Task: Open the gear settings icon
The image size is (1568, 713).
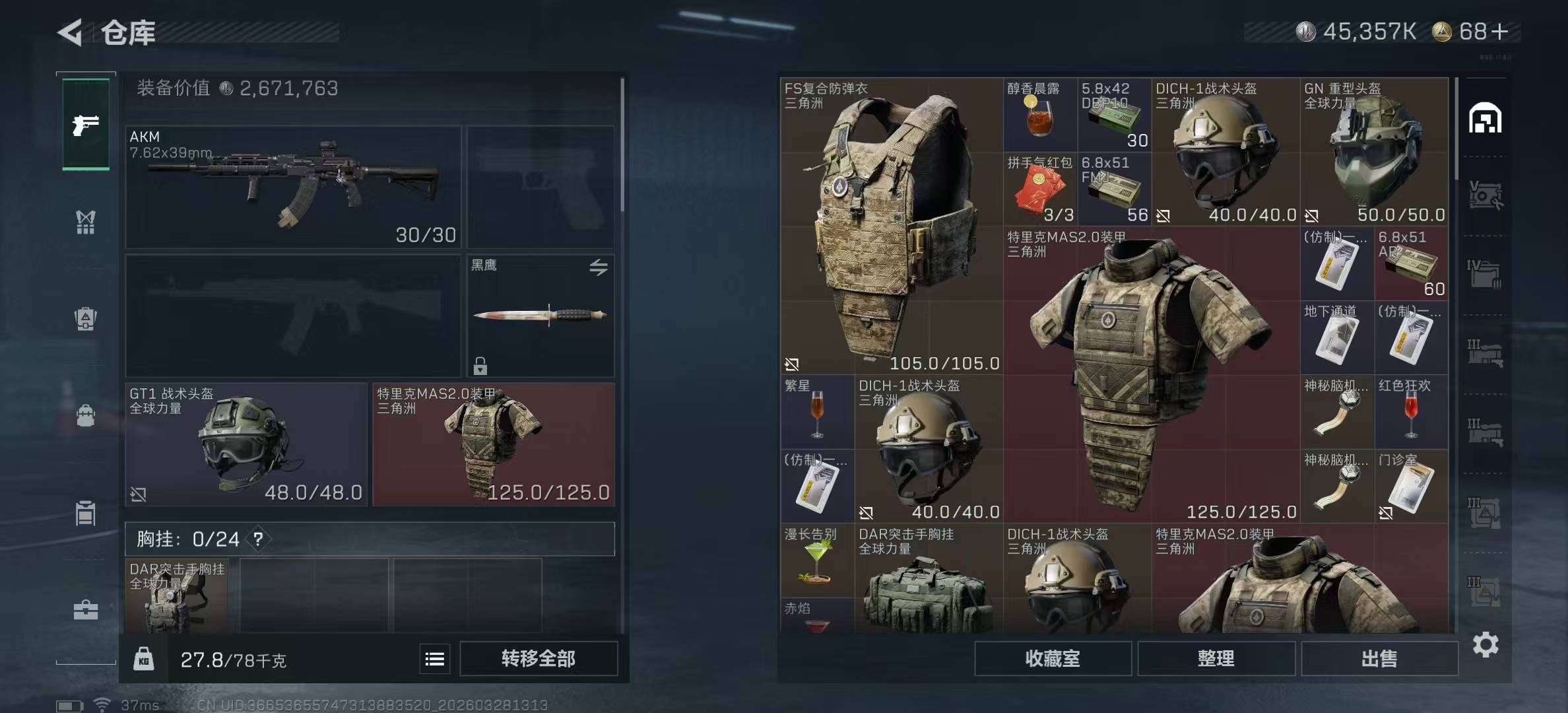Action: coord(1485,644)
